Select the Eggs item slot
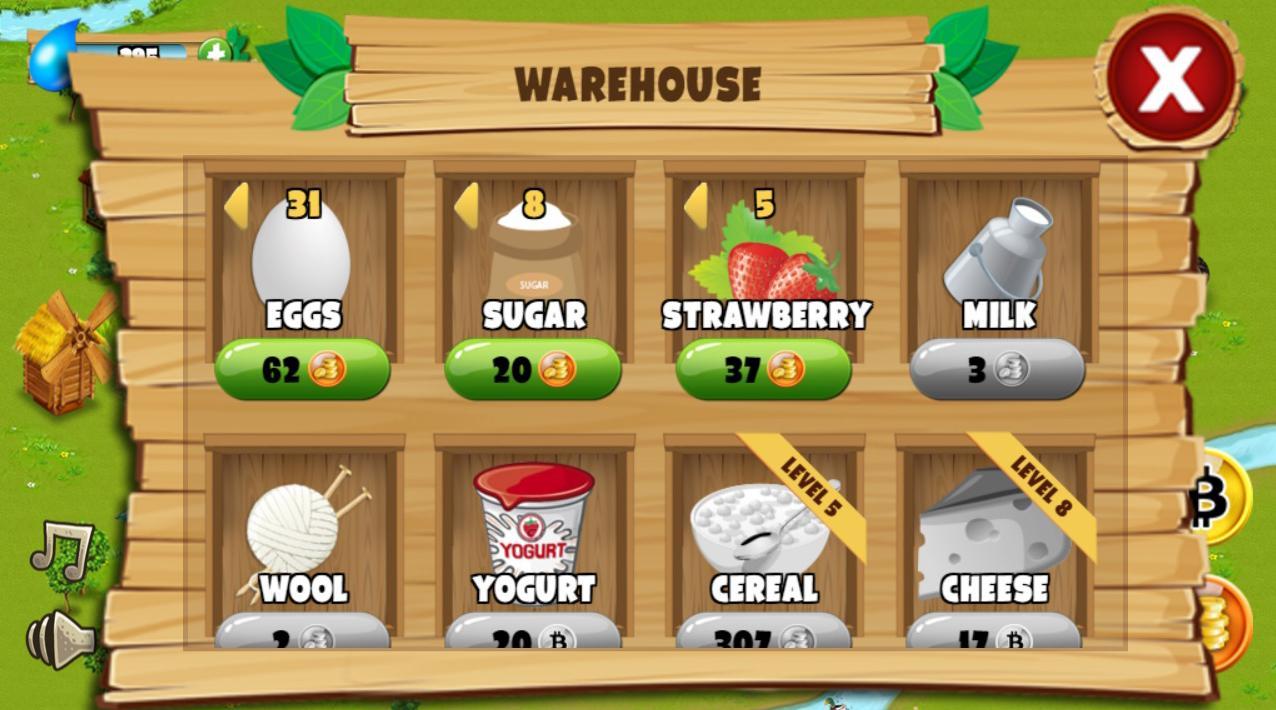 click(302, 260)
